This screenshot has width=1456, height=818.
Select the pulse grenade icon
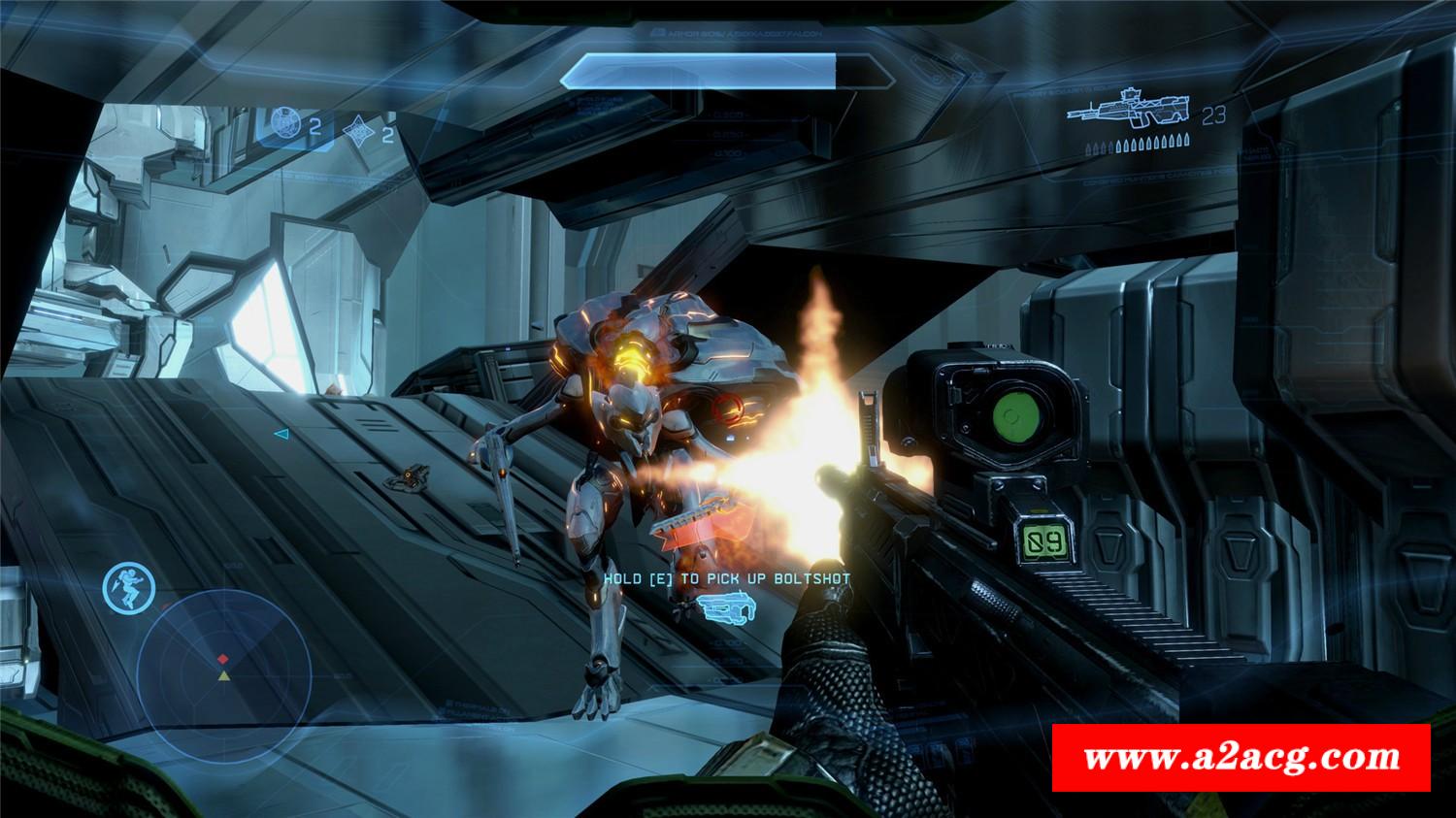(x=358, y=129)
